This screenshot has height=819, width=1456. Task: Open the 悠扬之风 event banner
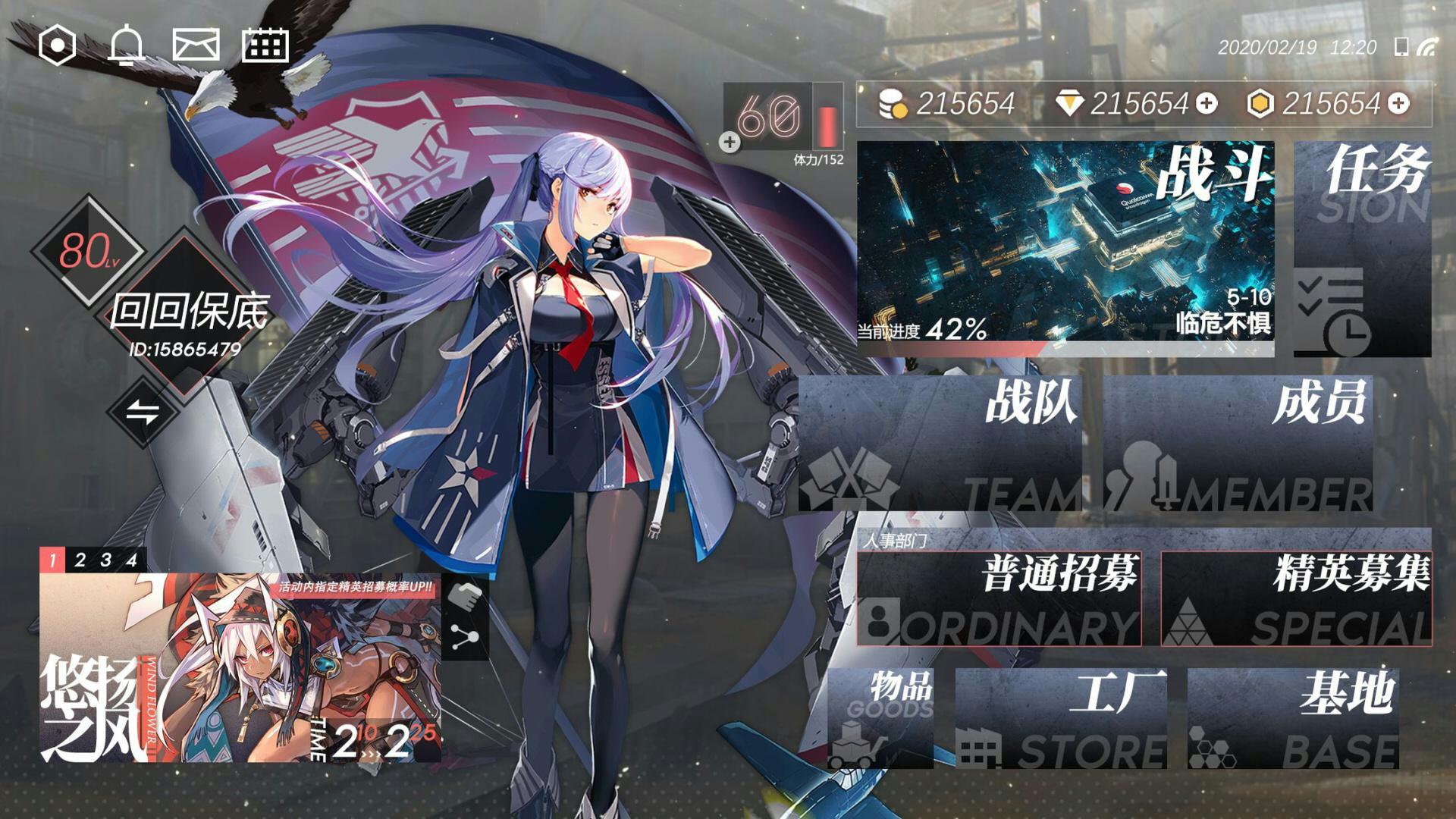pos(240,667)
